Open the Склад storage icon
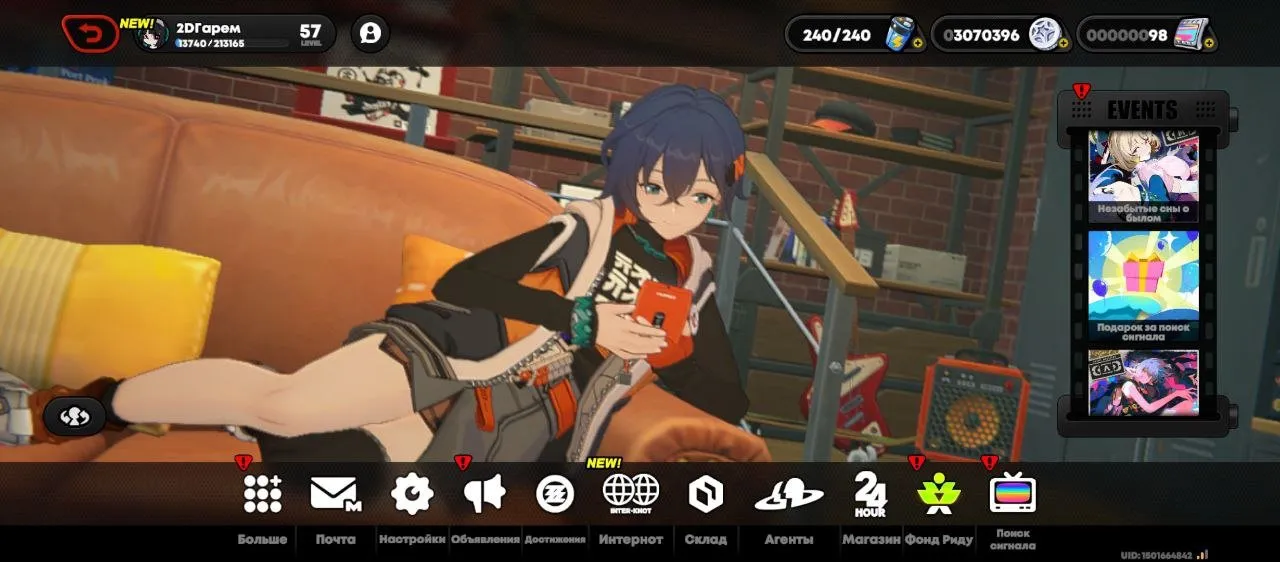This screenshot has width=1280, height=562. click(705, 493)
